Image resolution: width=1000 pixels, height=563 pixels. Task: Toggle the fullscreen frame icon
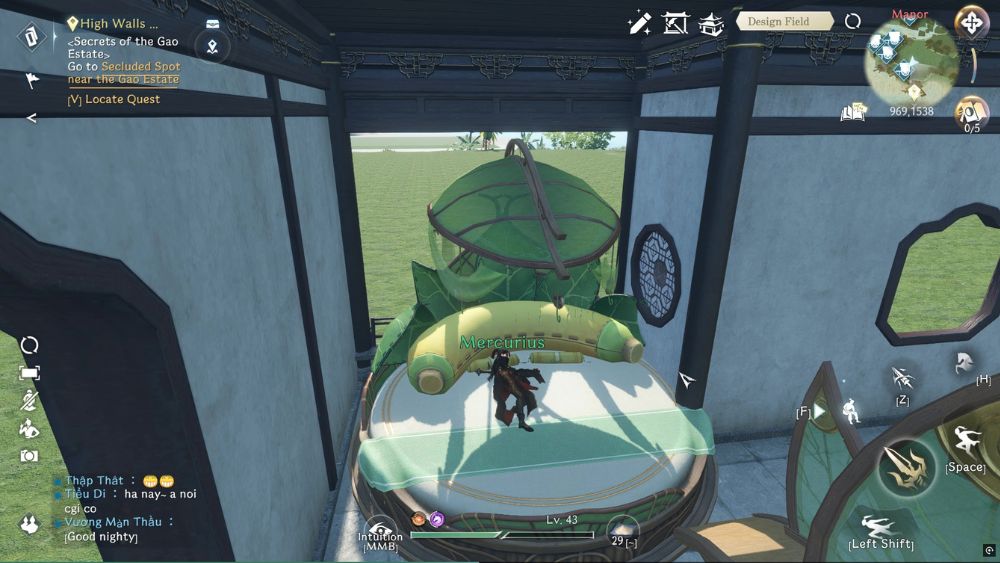(30, 373)
